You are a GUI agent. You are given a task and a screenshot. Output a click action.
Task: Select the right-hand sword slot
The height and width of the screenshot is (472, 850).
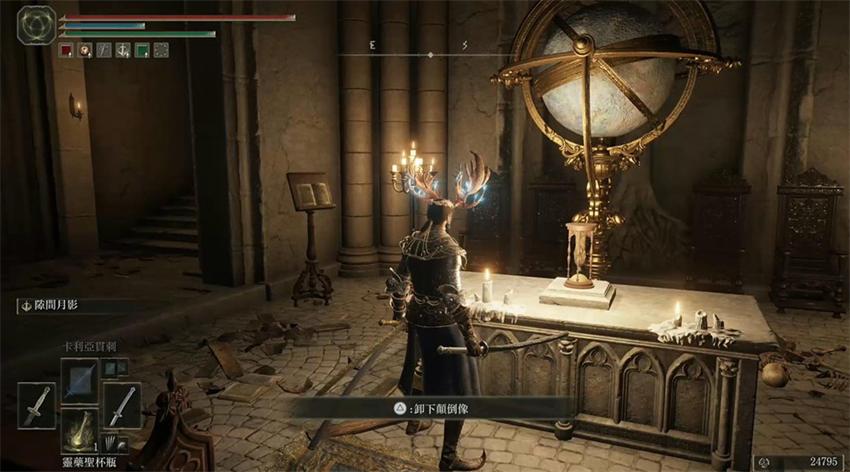coord(121,405)
